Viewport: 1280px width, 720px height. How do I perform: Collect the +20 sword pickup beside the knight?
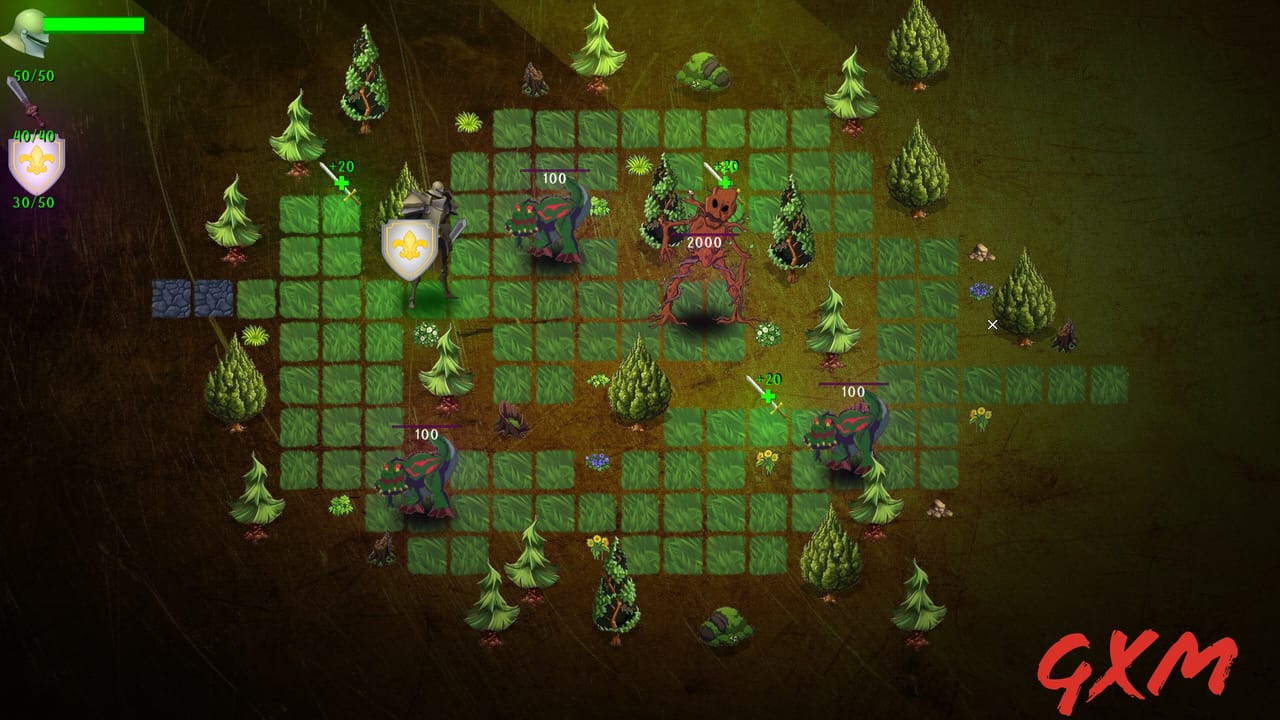point(340,178)
